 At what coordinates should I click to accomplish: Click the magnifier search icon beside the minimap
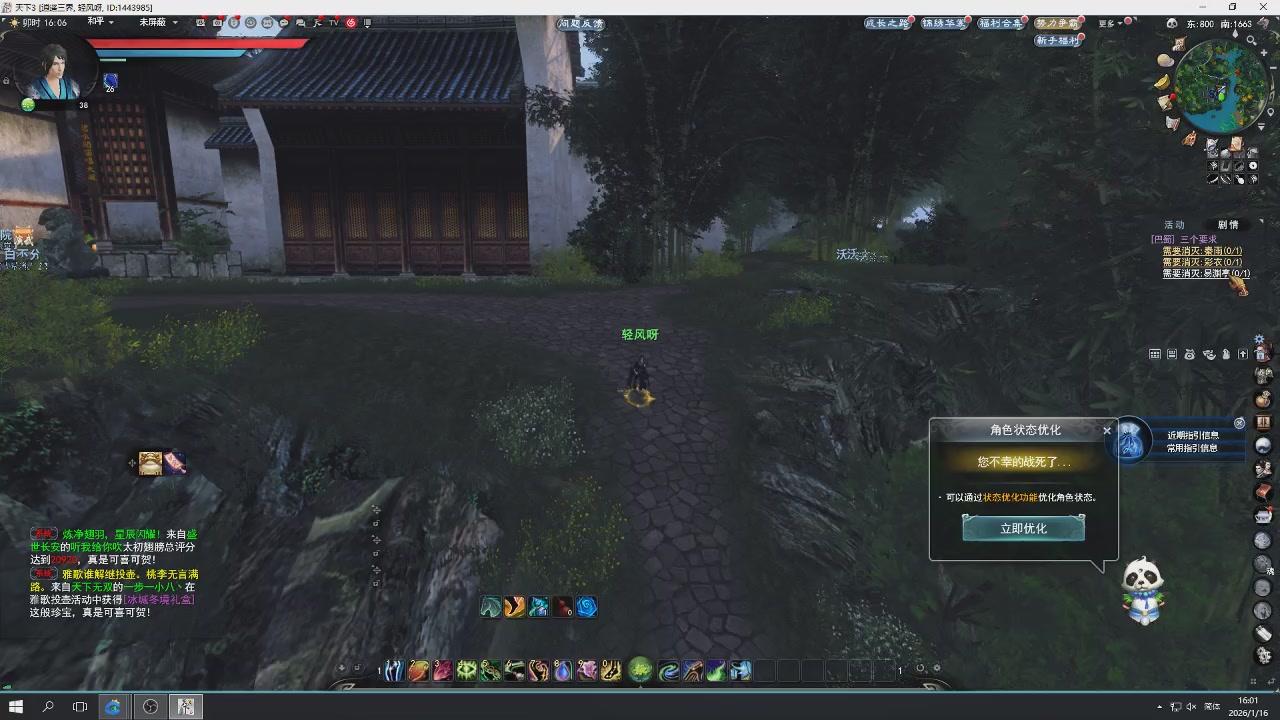[x=1251, y=39]
